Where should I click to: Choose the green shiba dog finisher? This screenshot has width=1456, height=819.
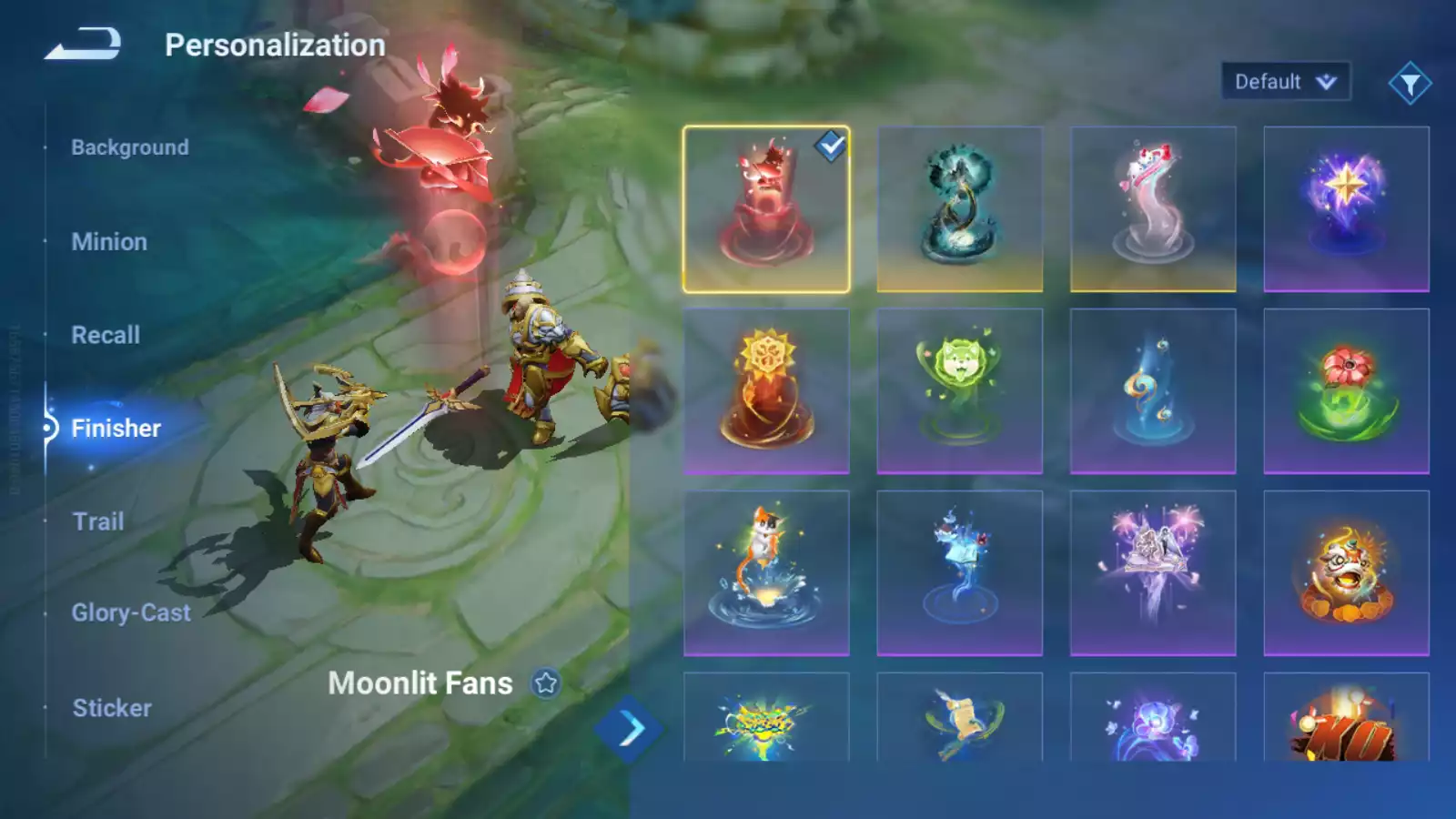959,391
